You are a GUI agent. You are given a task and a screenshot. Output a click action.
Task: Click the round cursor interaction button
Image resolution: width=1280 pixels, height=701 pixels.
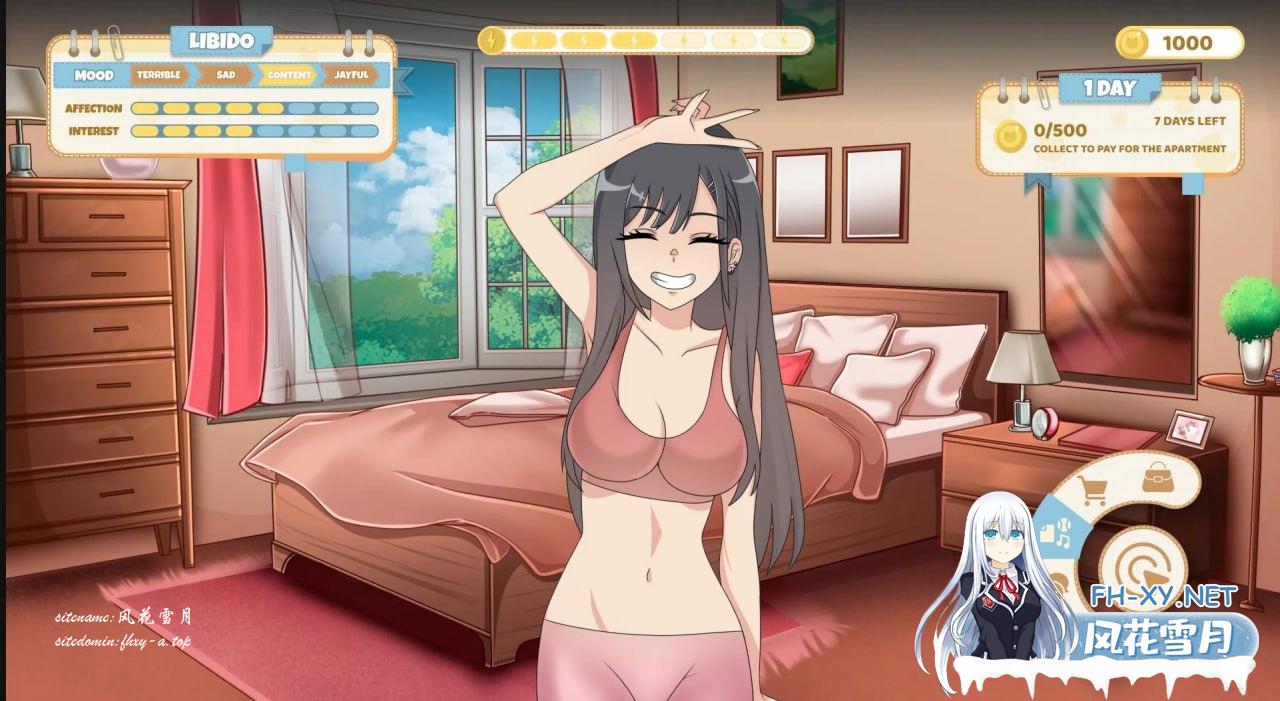click(1142, 568)
